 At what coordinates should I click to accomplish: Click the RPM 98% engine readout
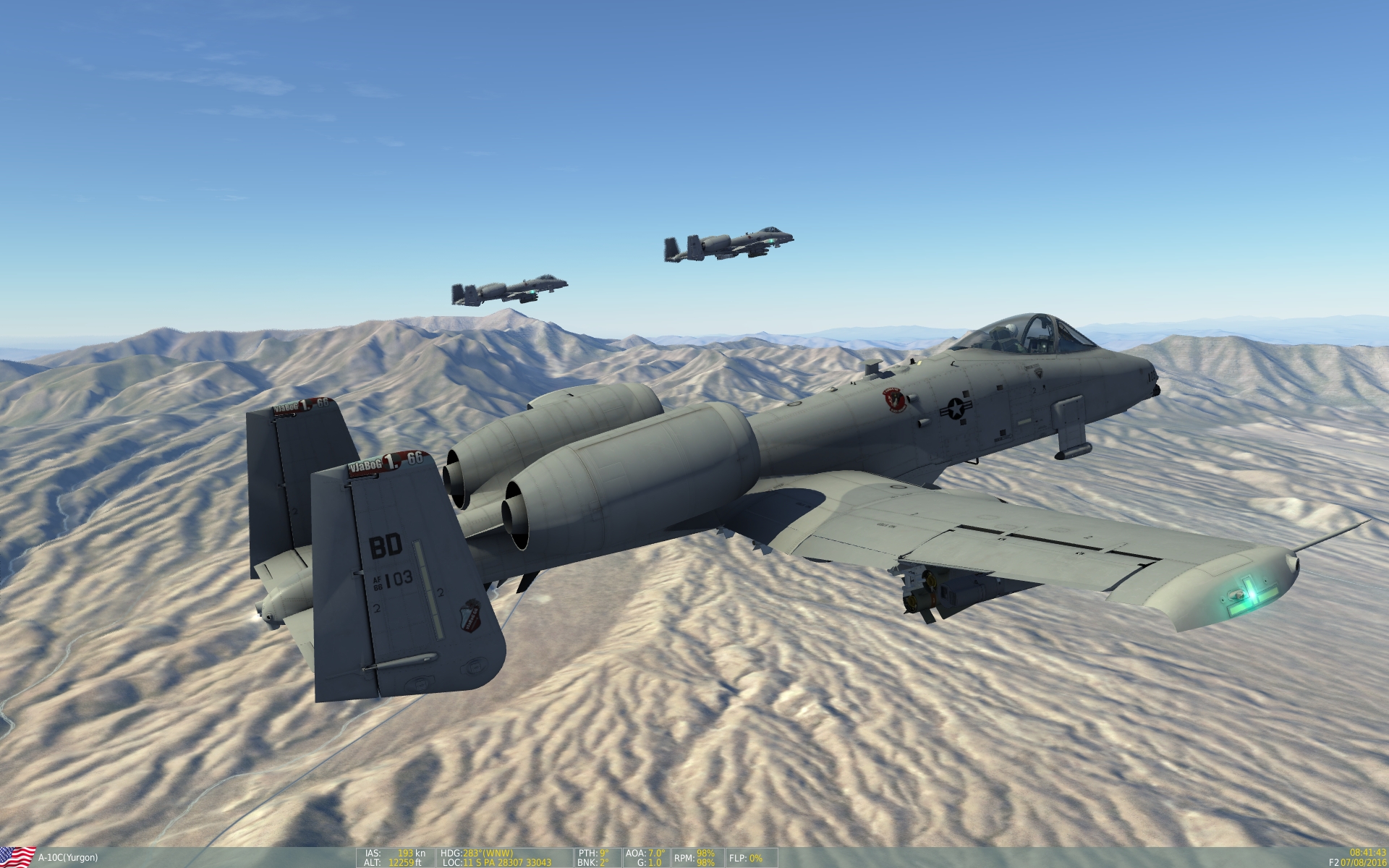[692, 856]
